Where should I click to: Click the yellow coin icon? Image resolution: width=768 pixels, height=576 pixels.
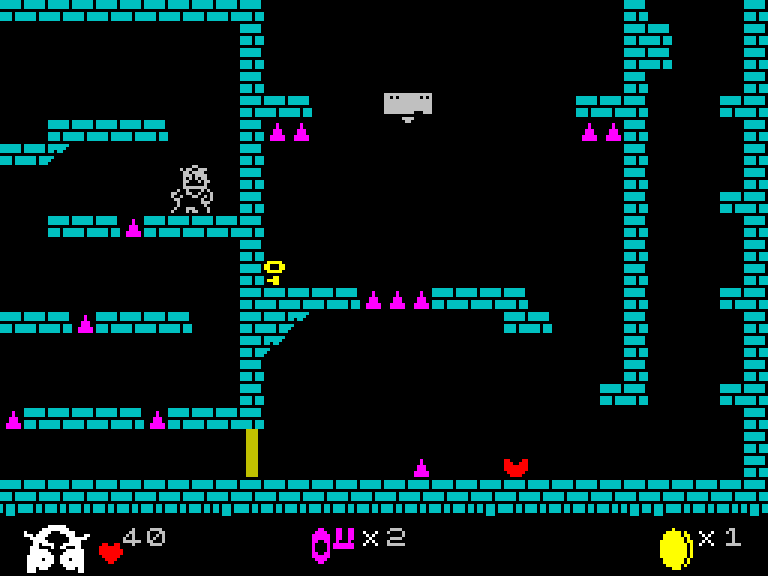(676, 548)
